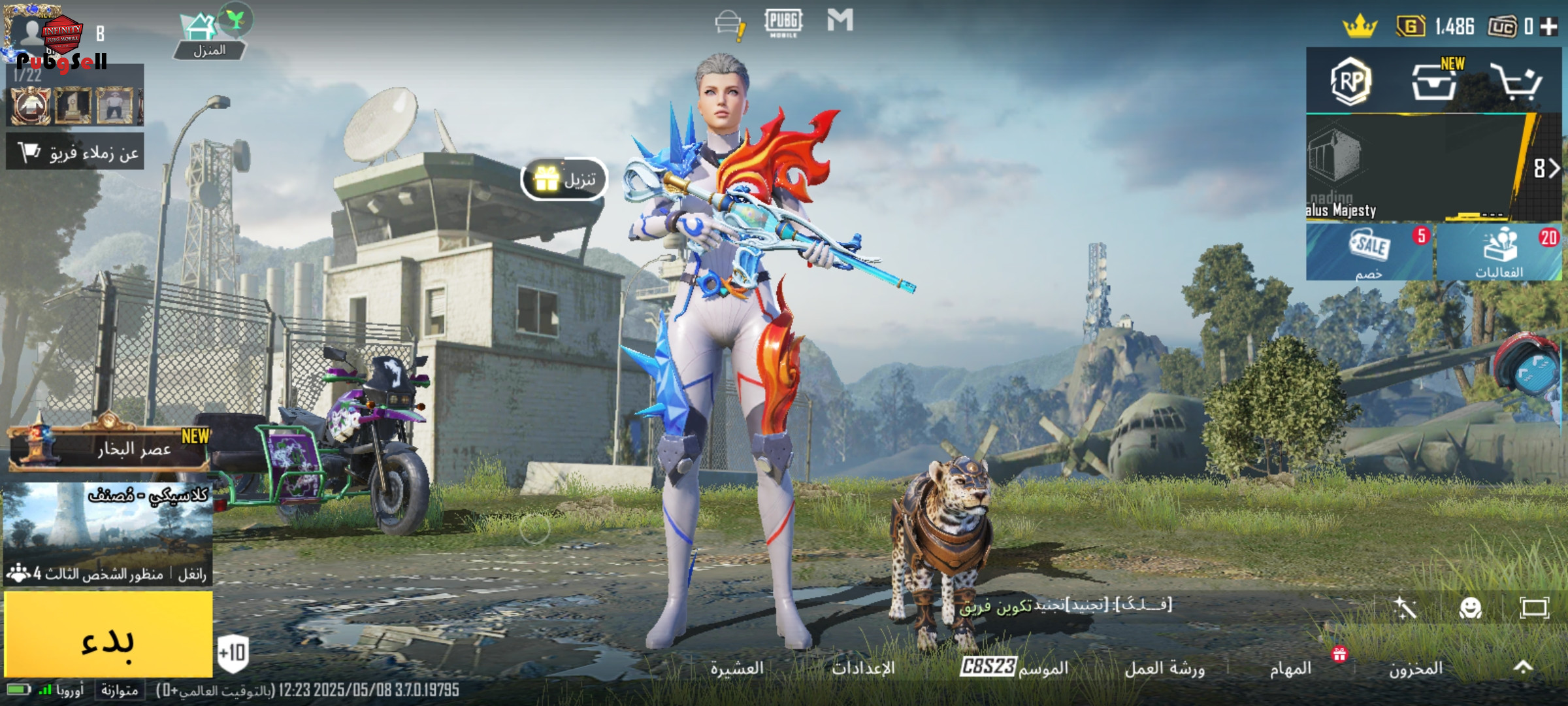1568x706 pixels.
Task: Open the workshop ورشة العمل menu
Action: click(1164, 668)
